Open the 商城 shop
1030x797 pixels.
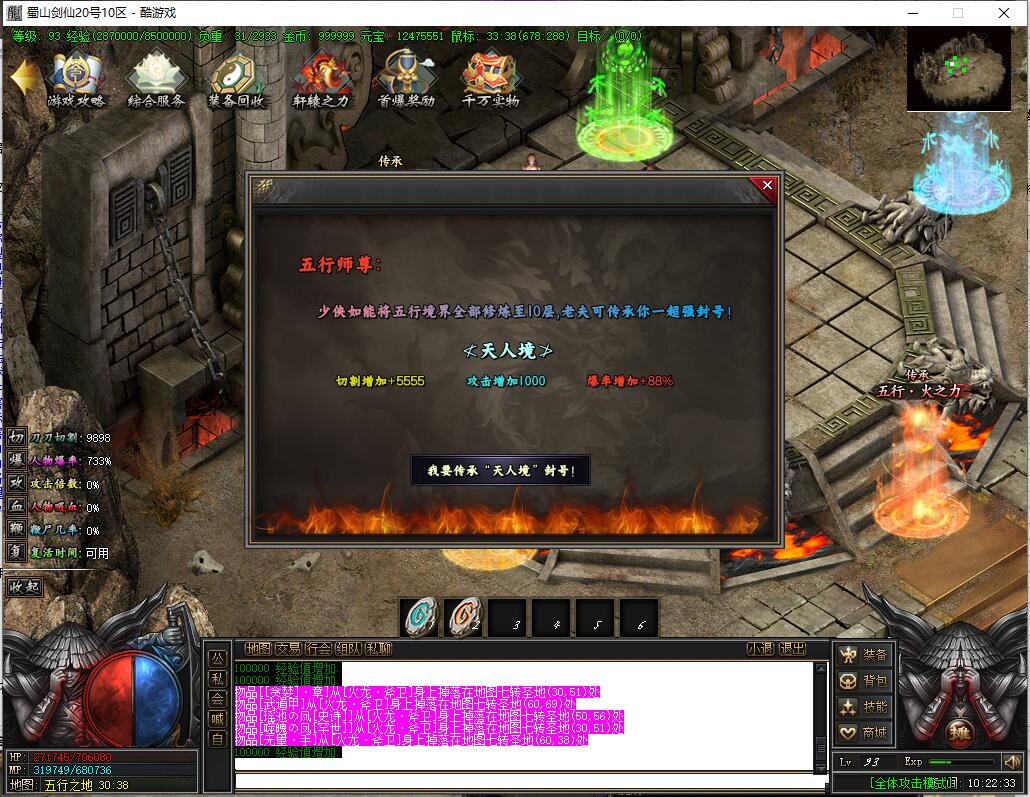[x=864, y=733]
